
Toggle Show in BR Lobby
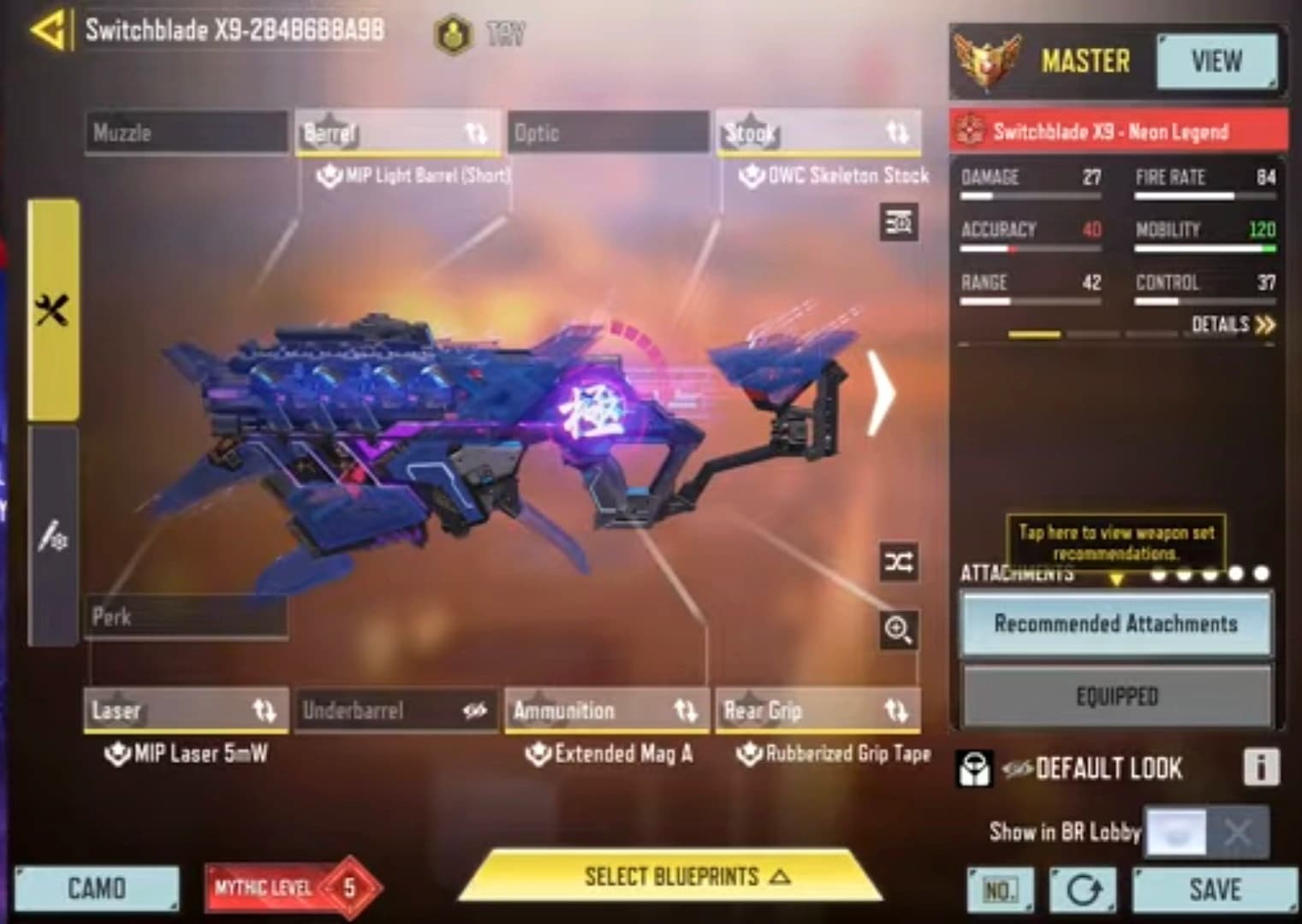pos(1206,832)
